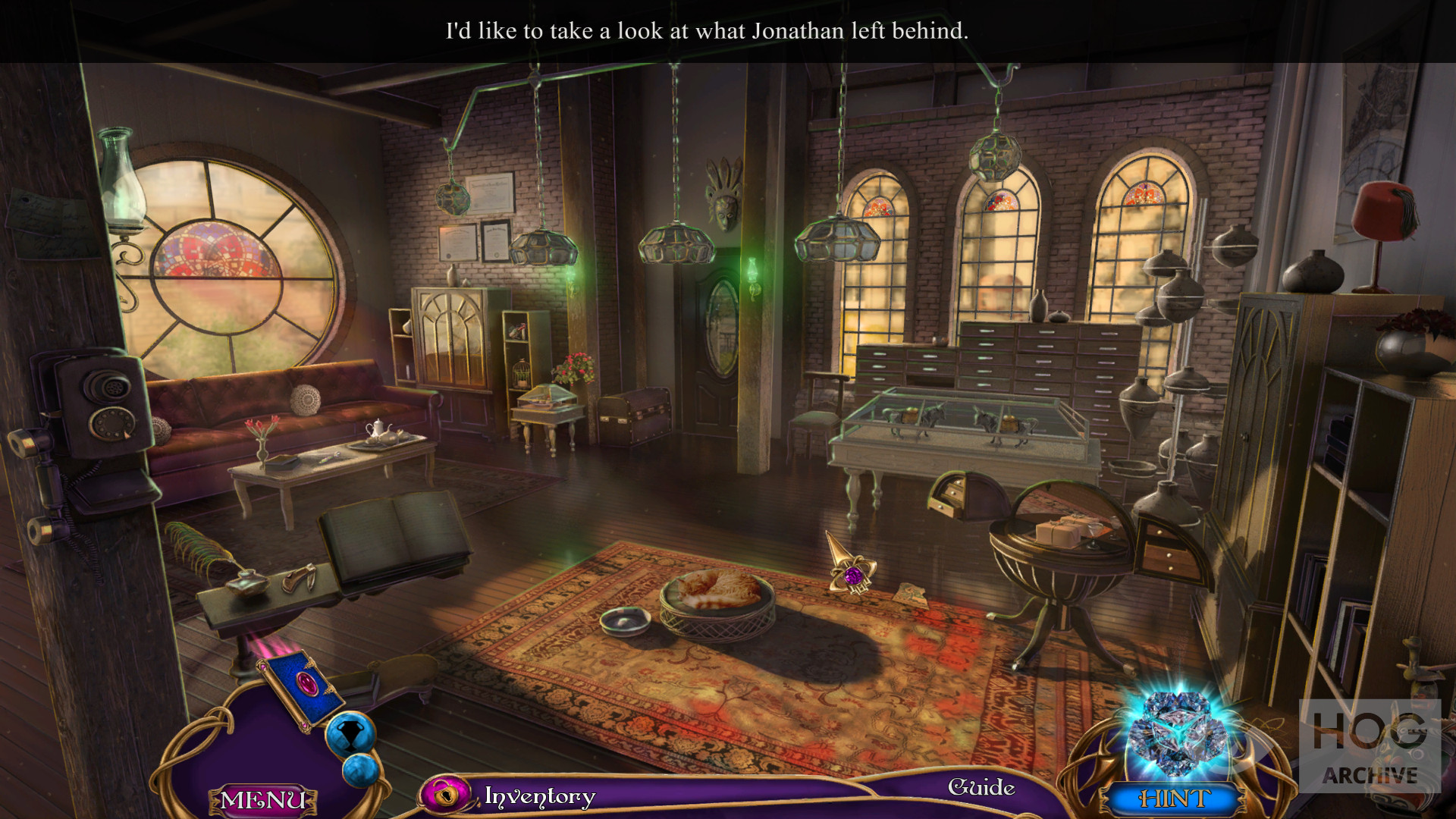Open the strategy Guide
Image resolution: width=1456 pixels, height=819 pixels.
(x=981, y=788)
